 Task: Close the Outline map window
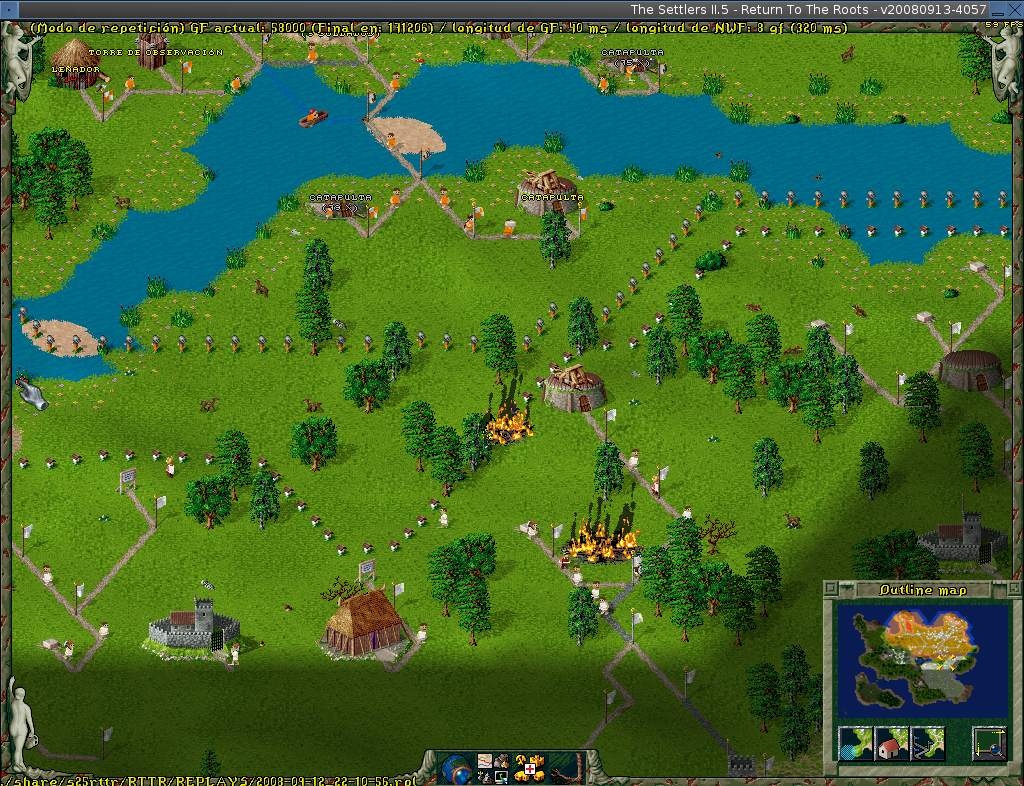[831, 589]
